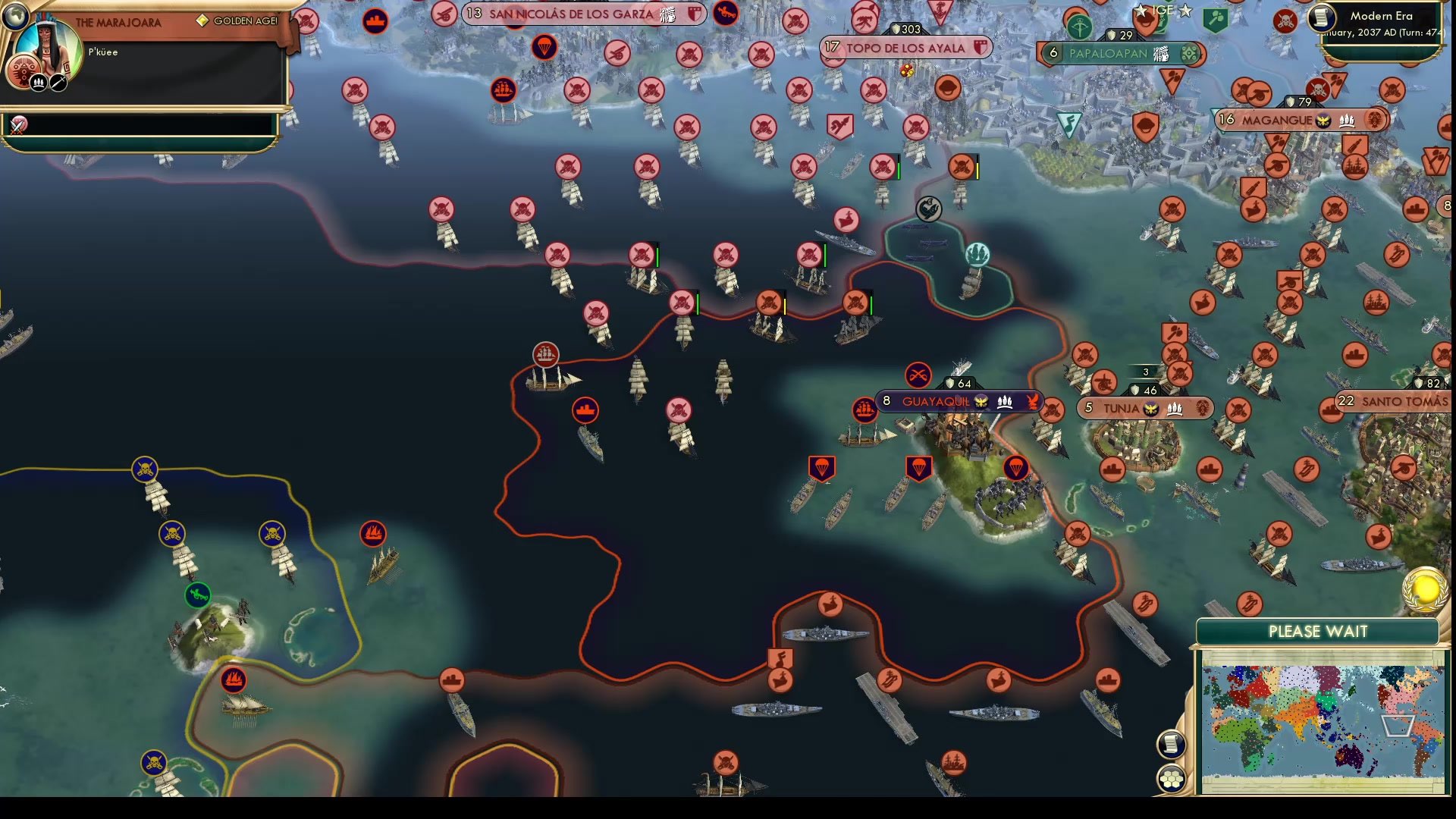Select the Marajoara civilization emblem icon
This screenshot has height=819, width=1456.
tap(23, 70)
